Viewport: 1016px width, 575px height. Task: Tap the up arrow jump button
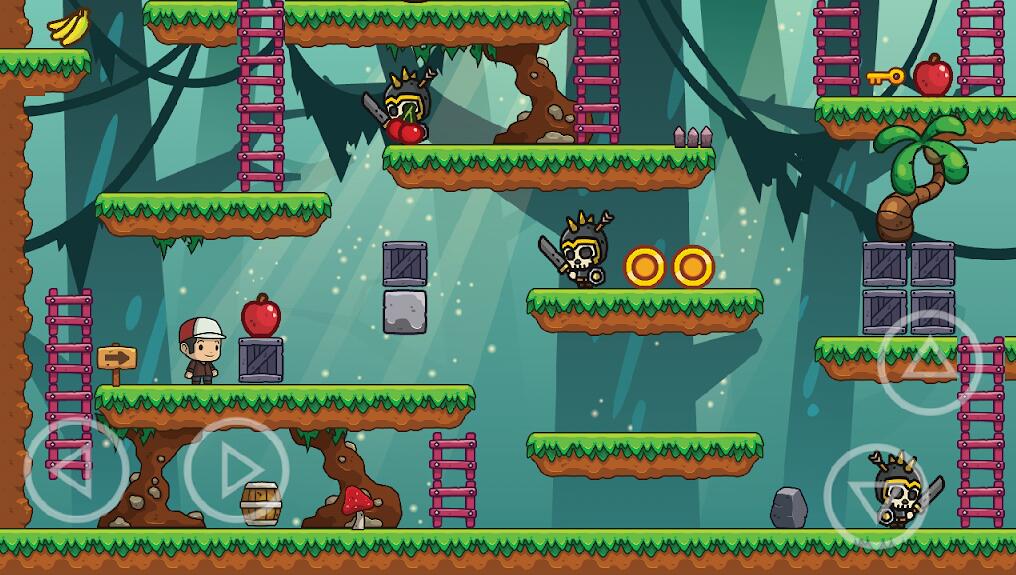[x=929, y=361]
